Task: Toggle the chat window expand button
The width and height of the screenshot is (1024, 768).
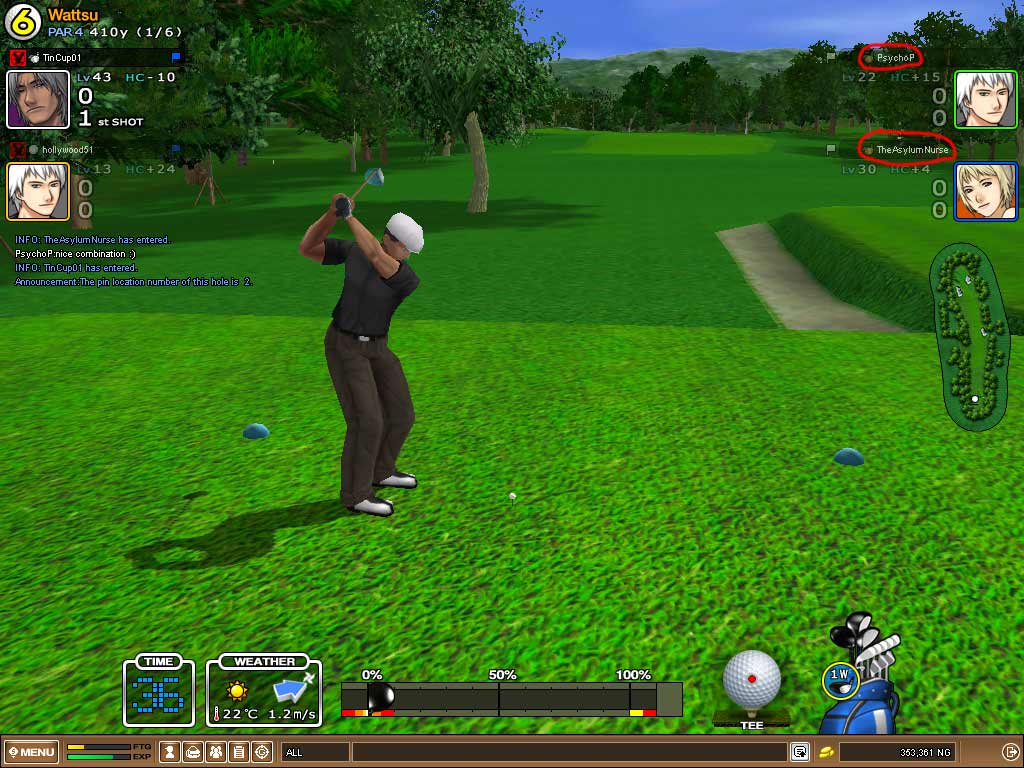Action: pyautogui.click(x=800, y=752)
